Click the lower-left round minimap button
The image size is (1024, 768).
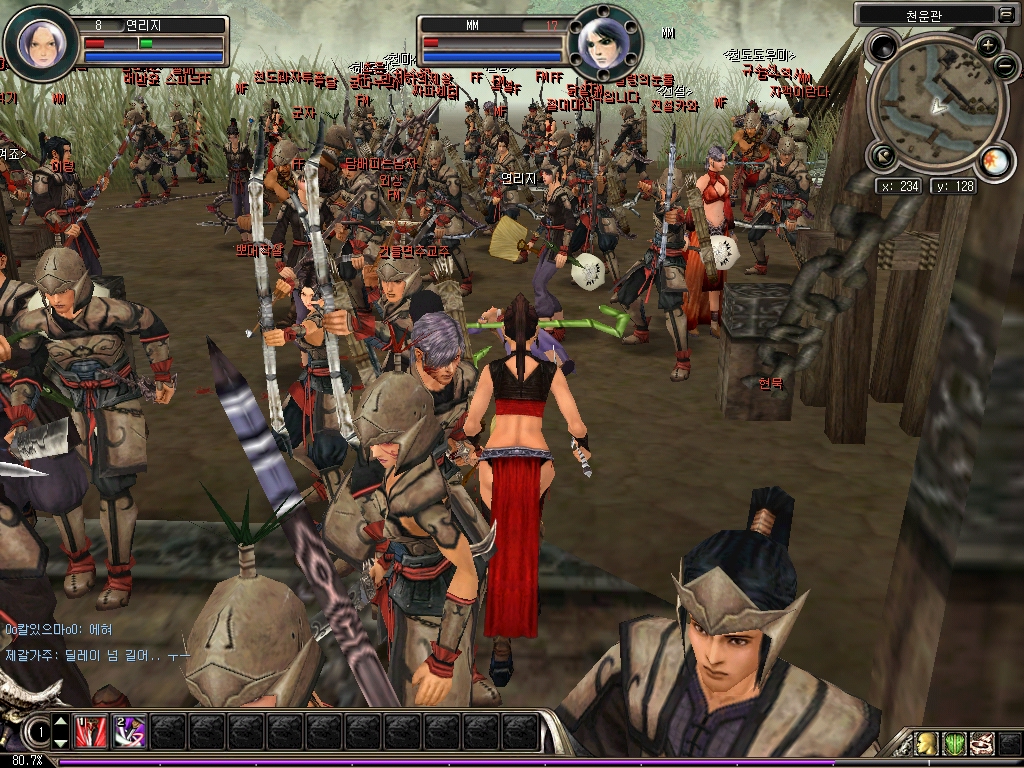point(882,155)
